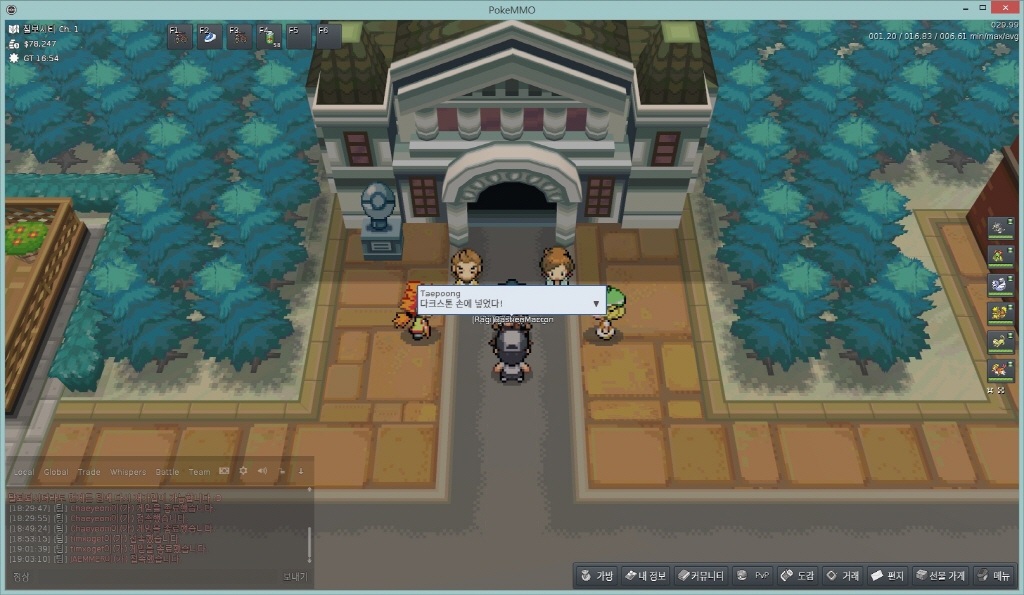Open the 선물 가게 gift shop
Viewport: 1024px width, 595px height.
click(x=938, y=576)
